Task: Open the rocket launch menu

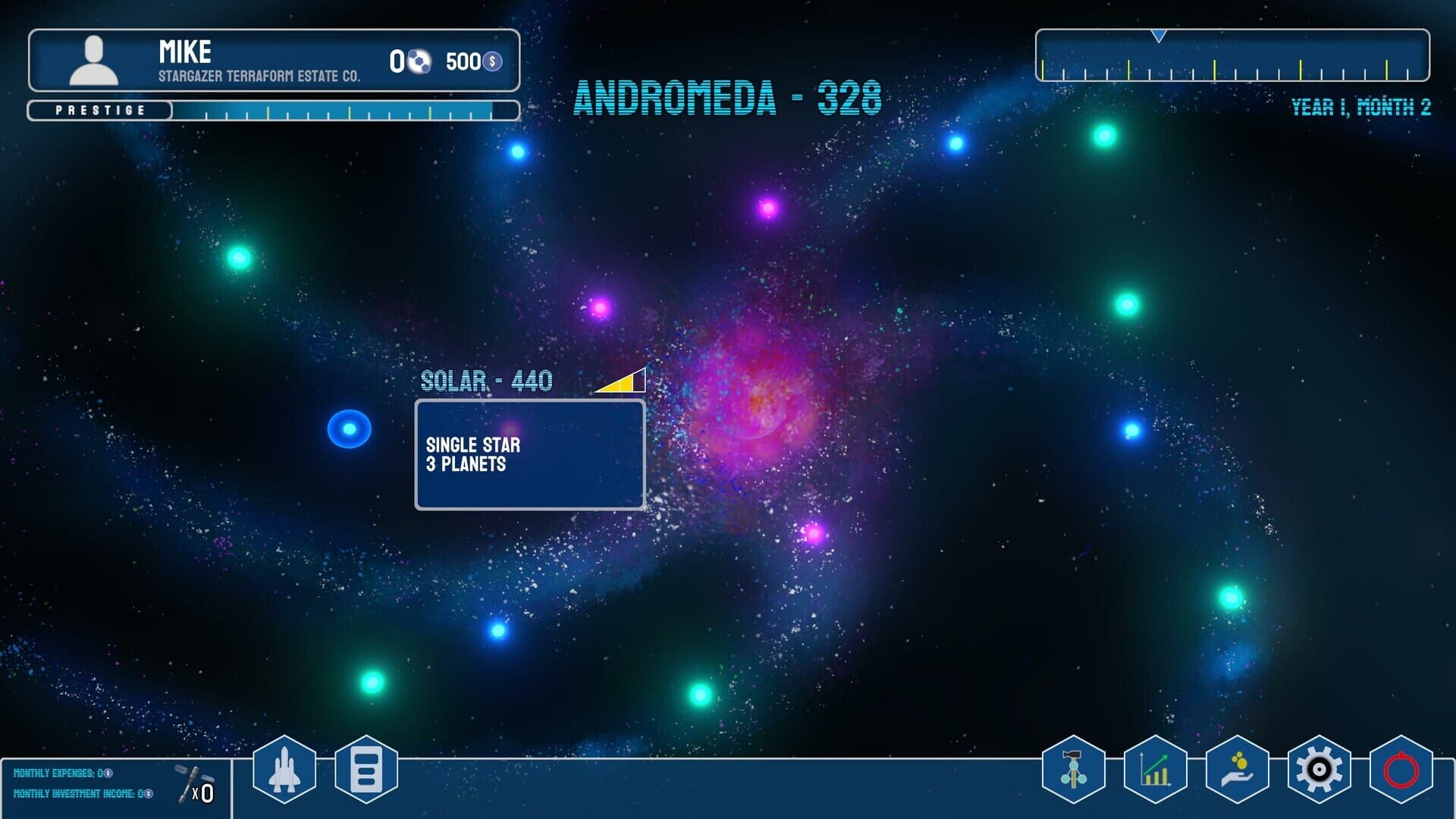Action: point(283,768)
